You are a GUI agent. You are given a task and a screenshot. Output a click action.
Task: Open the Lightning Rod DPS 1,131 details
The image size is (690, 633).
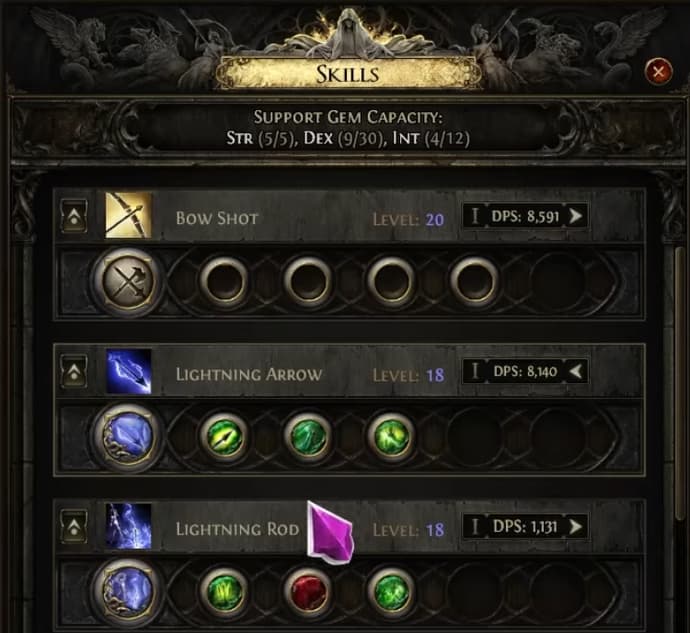point(524,526)
